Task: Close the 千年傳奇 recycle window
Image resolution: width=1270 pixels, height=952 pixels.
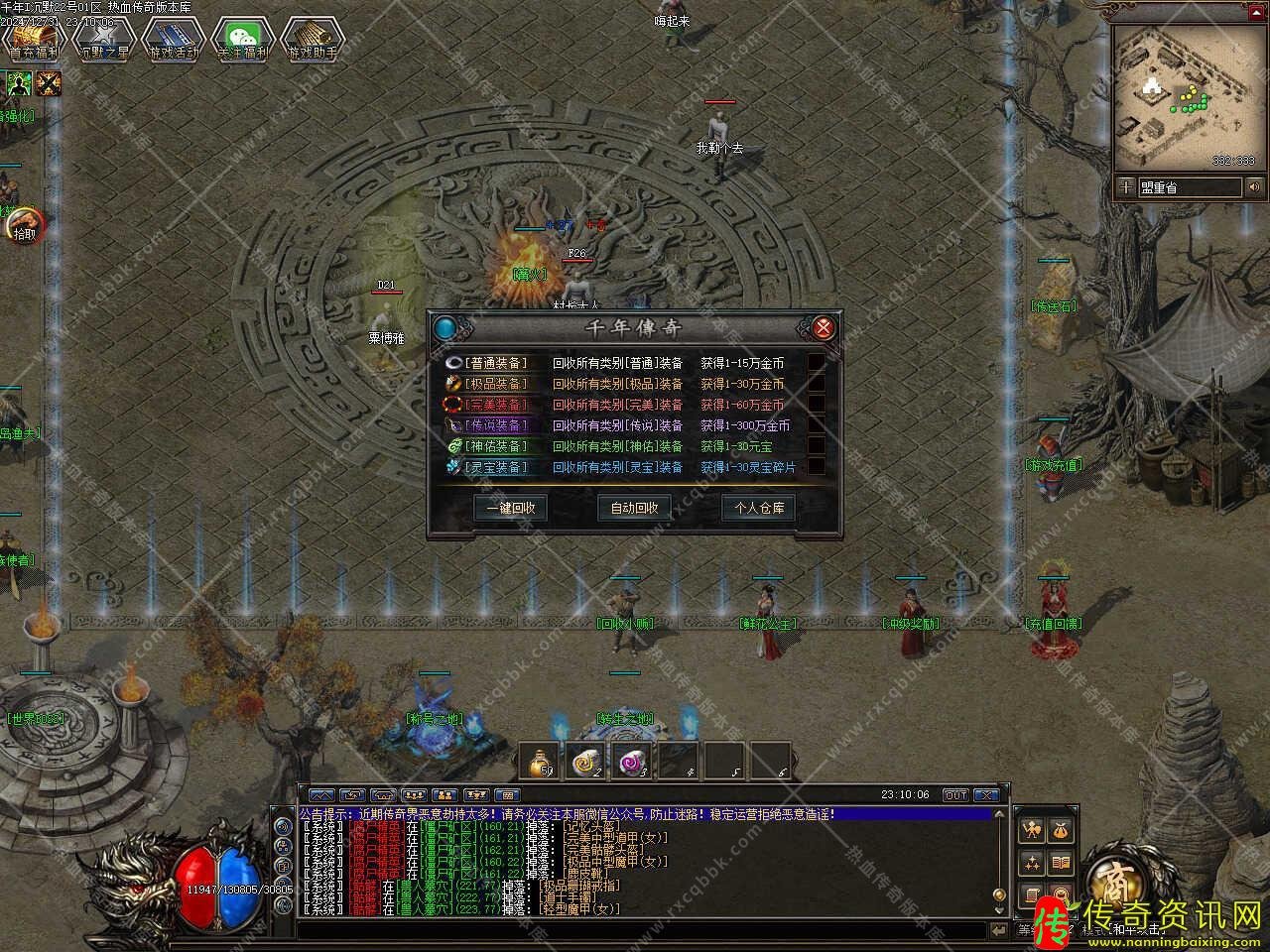Action: [x=823, y=327]
